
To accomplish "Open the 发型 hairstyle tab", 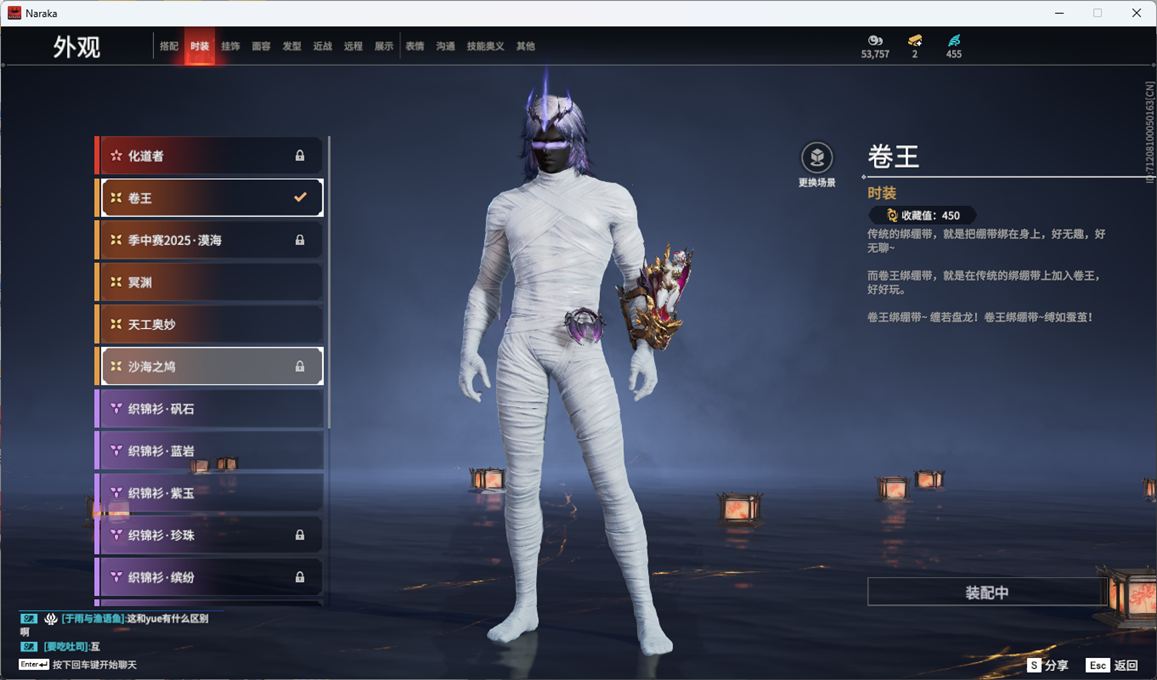I will 292,46.
